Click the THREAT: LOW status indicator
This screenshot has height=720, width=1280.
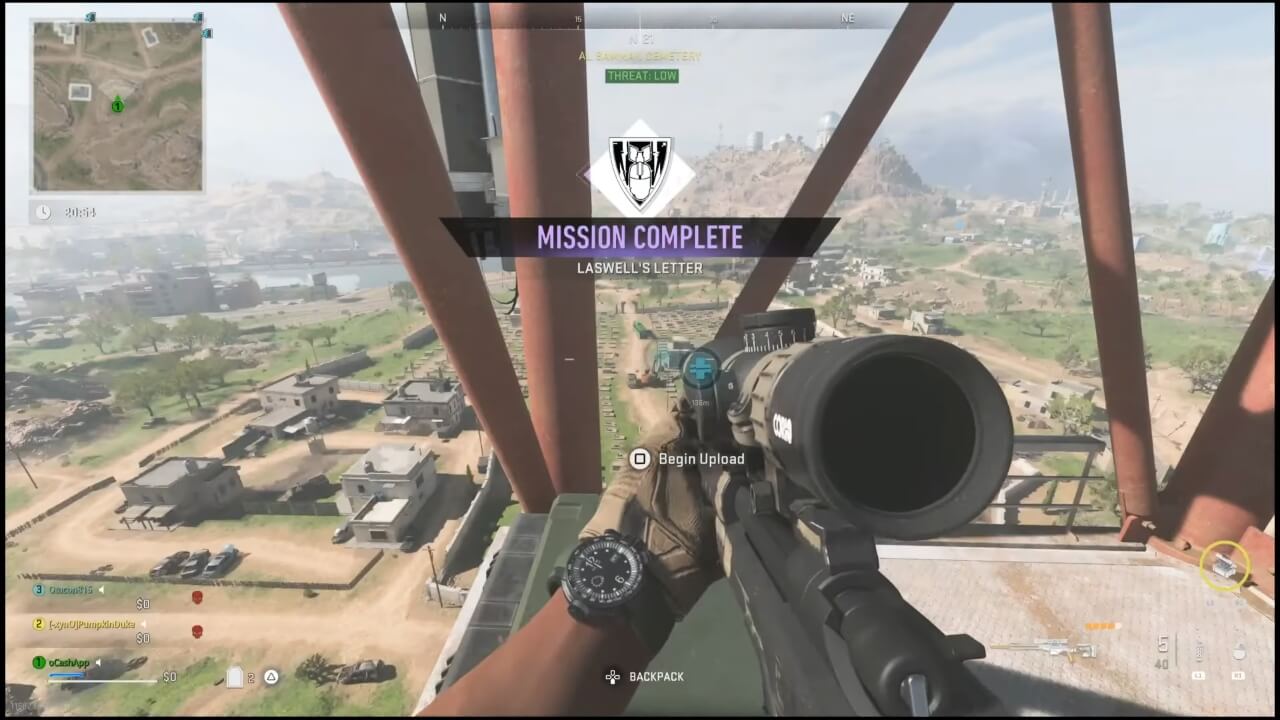(643, 76)
